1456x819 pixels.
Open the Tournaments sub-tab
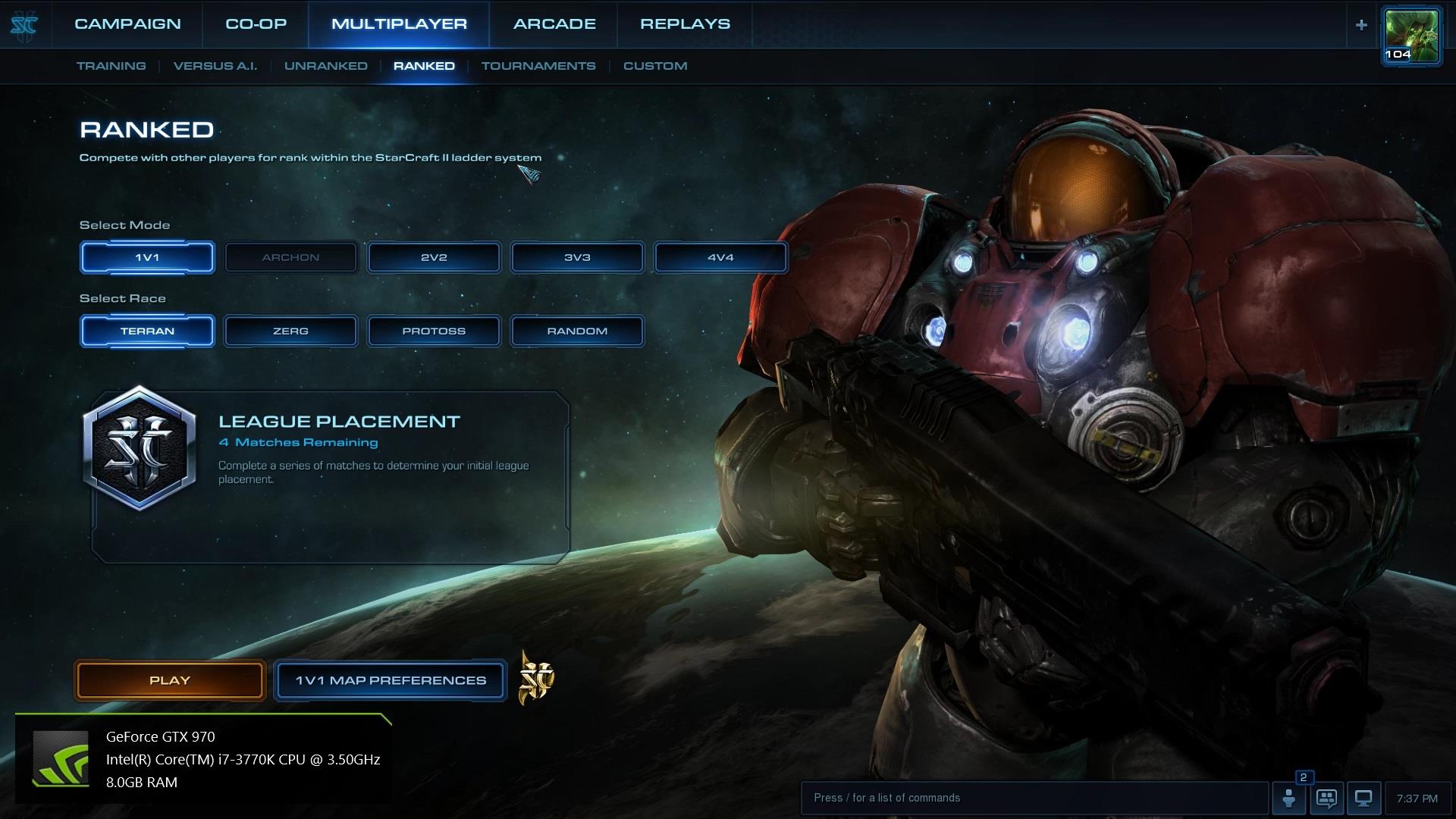click(538, 66)
